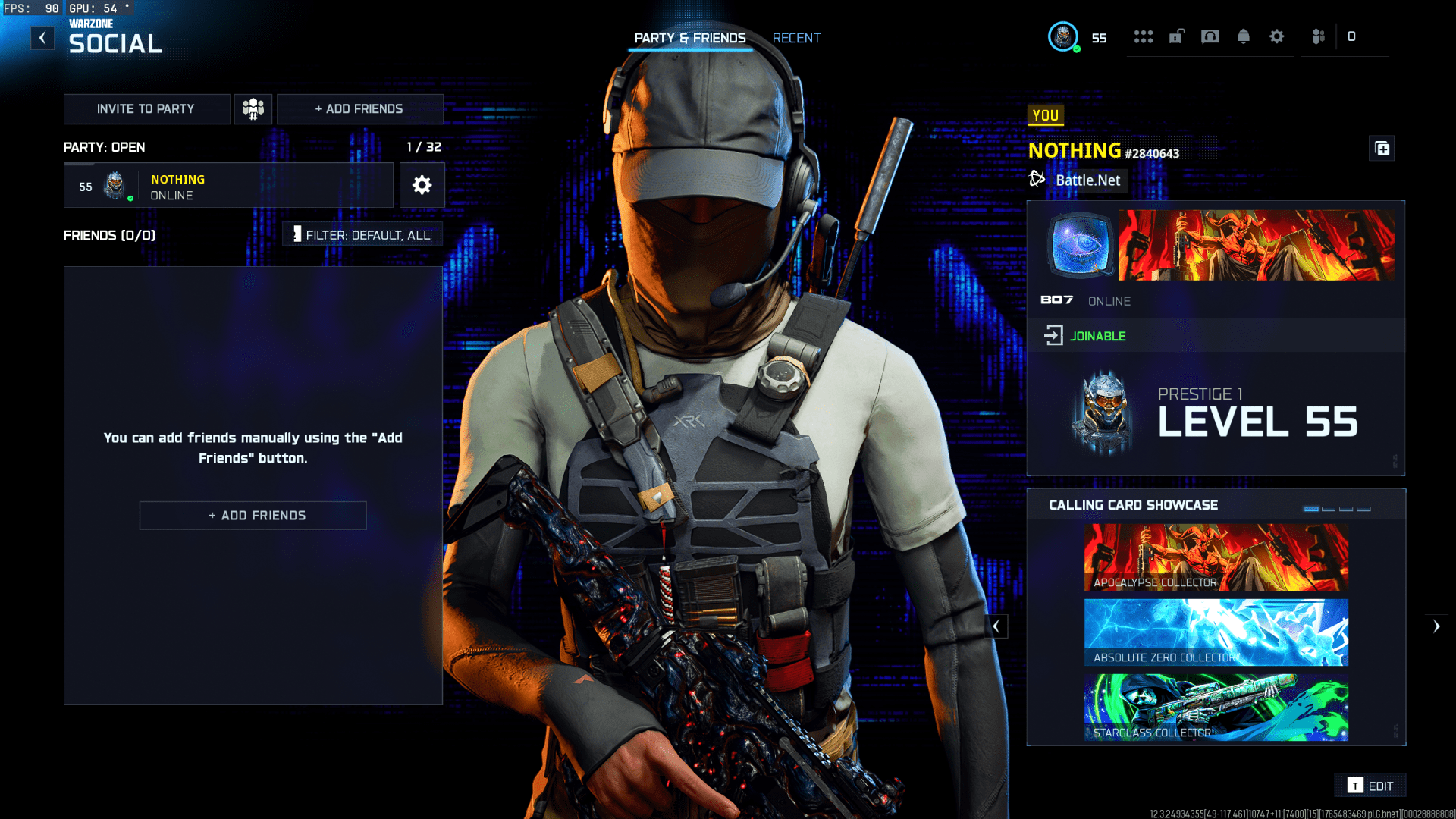
Task: Select the Party & Friends tab
Action: pyautogui.click(x=690, y=38)
